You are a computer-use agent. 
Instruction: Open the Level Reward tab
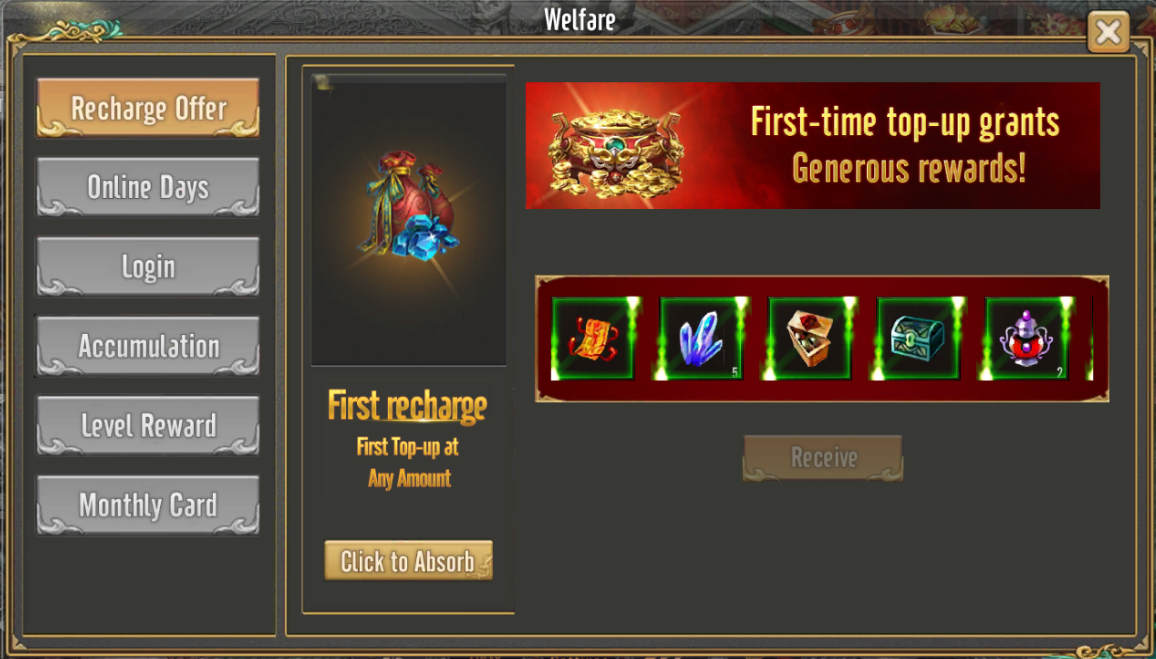coord(148,426)
